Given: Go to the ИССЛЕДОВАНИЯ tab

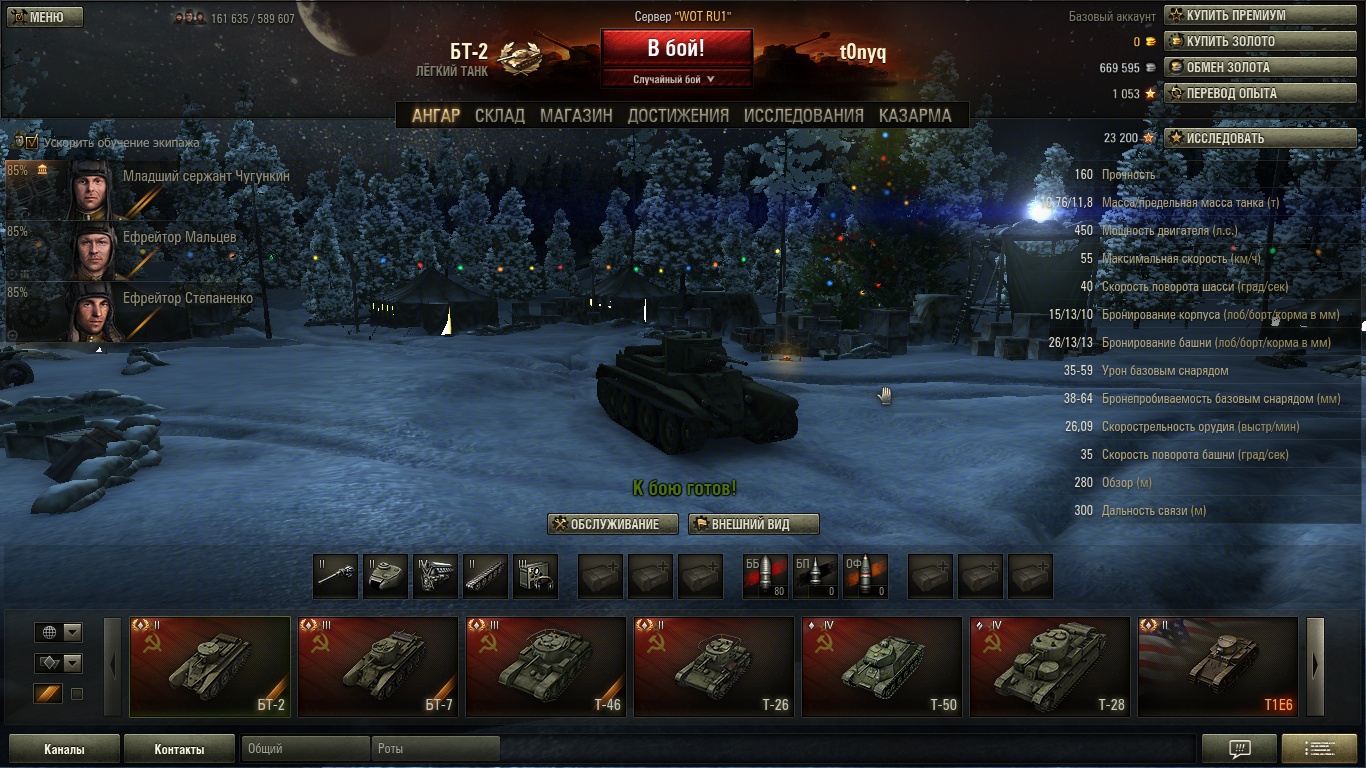Looking at the screenshot, I should click(803, 115).
